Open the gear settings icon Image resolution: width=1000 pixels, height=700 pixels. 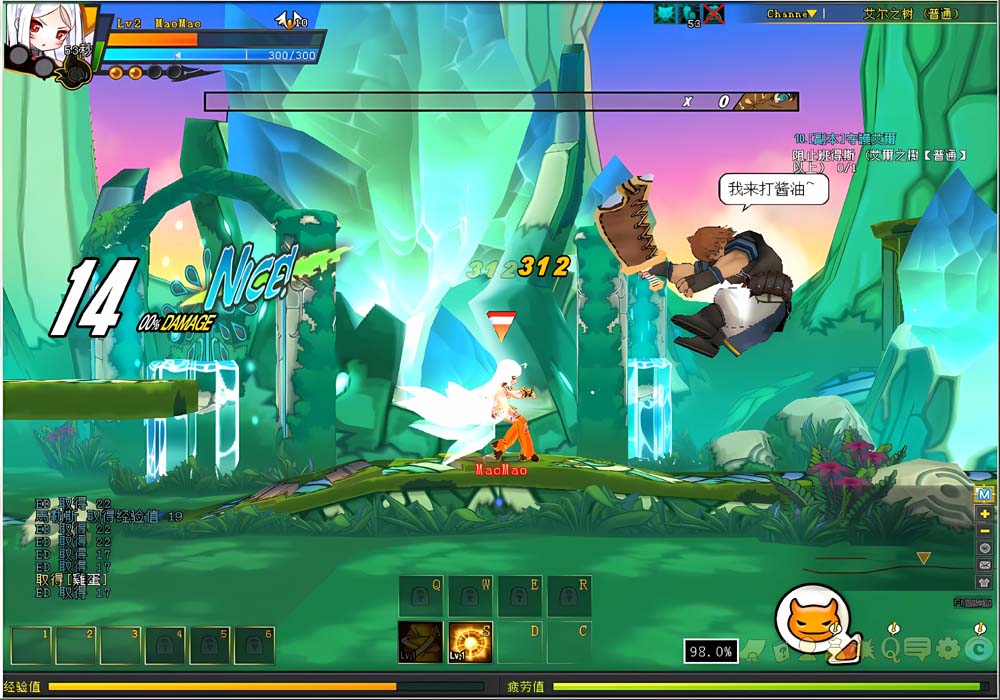point(947,649)
